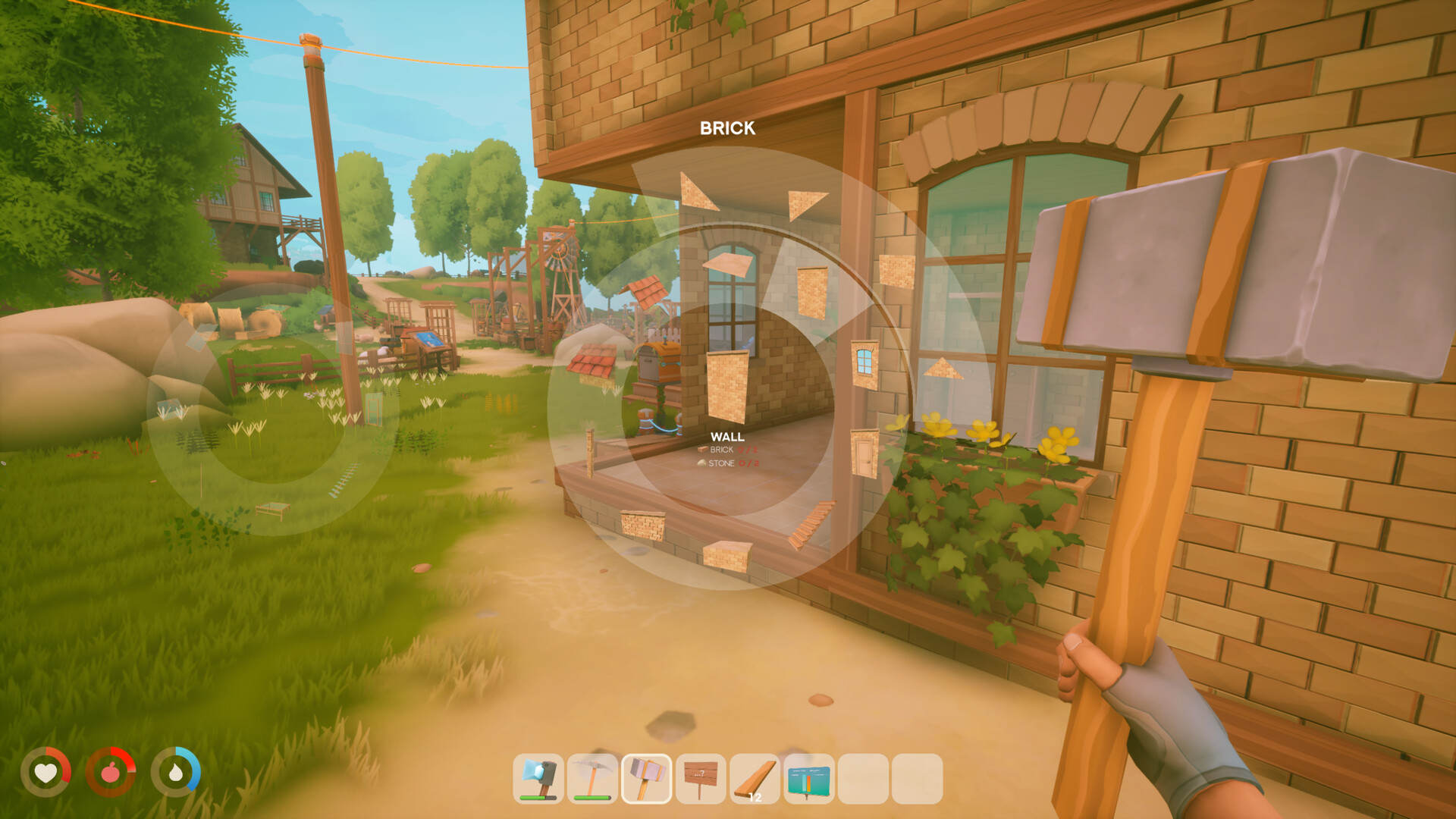Choose the brick staircase piece from the build wheel

812,522
